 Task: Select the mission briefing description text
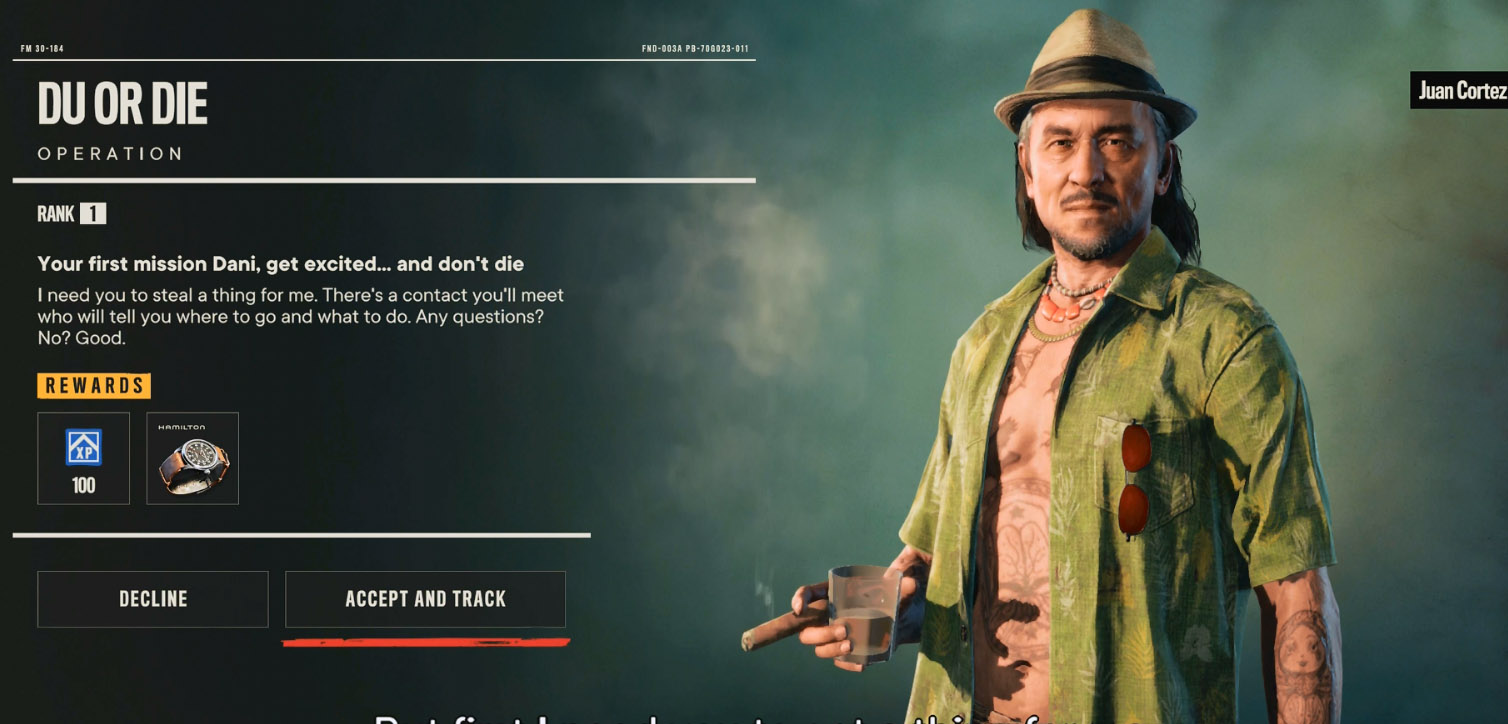point(300,310)
